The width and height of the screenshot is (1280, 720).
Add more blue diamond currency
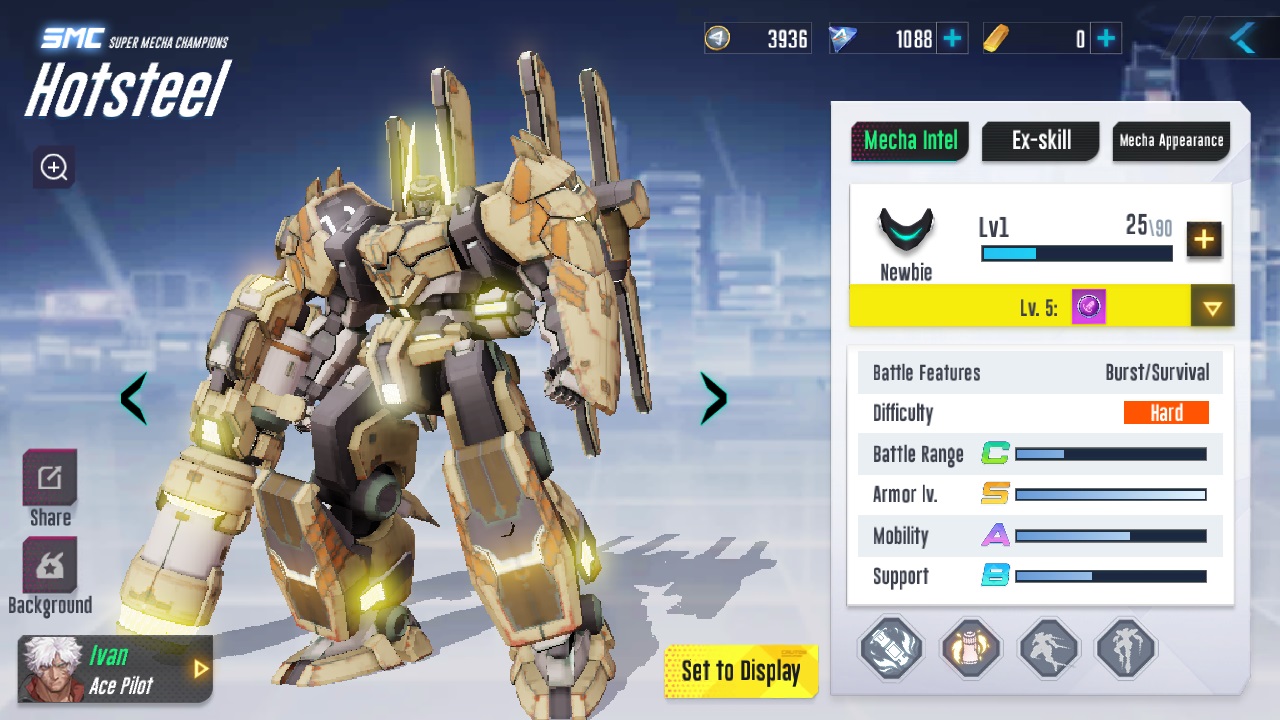(x=953, y=39)
